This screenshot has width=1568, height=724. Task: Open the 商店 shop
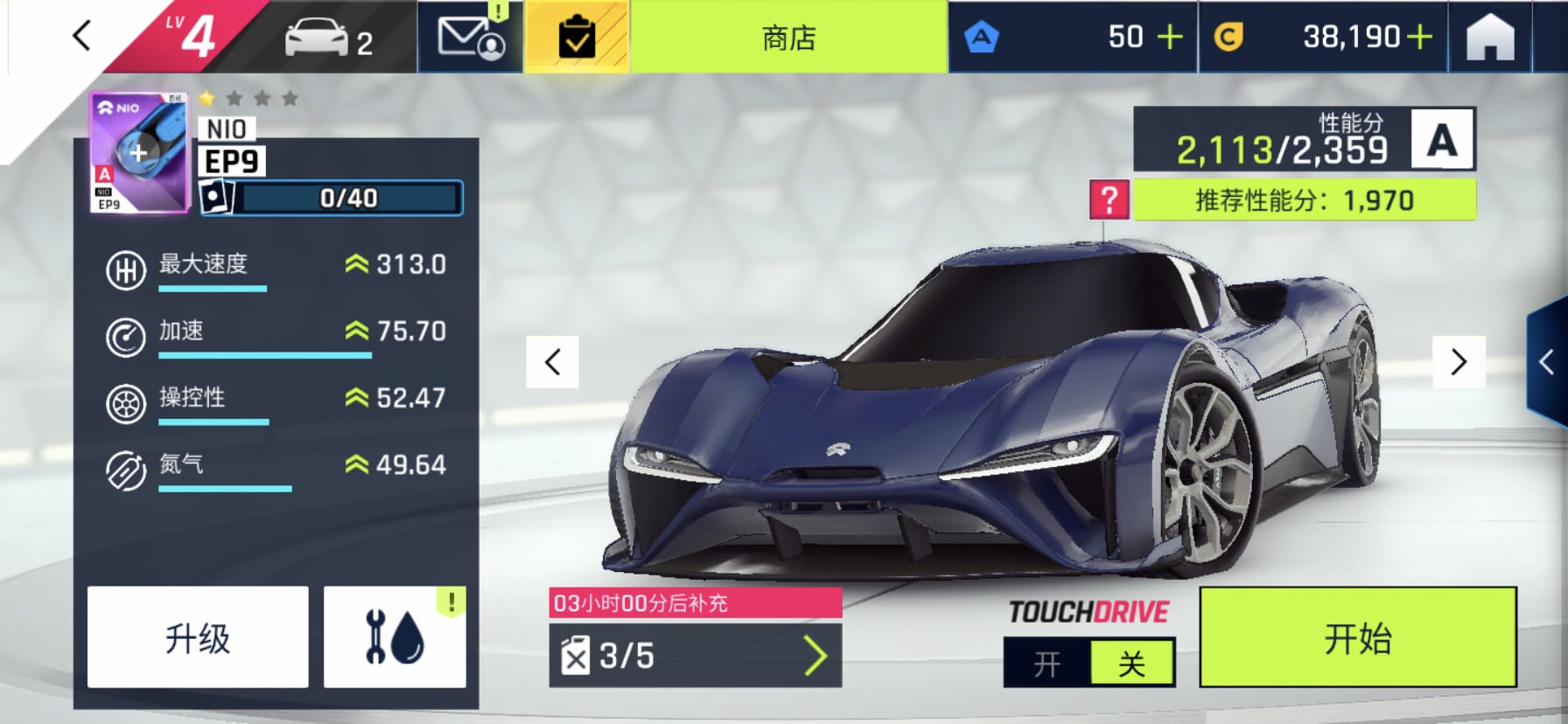click(x=788, y=38)
